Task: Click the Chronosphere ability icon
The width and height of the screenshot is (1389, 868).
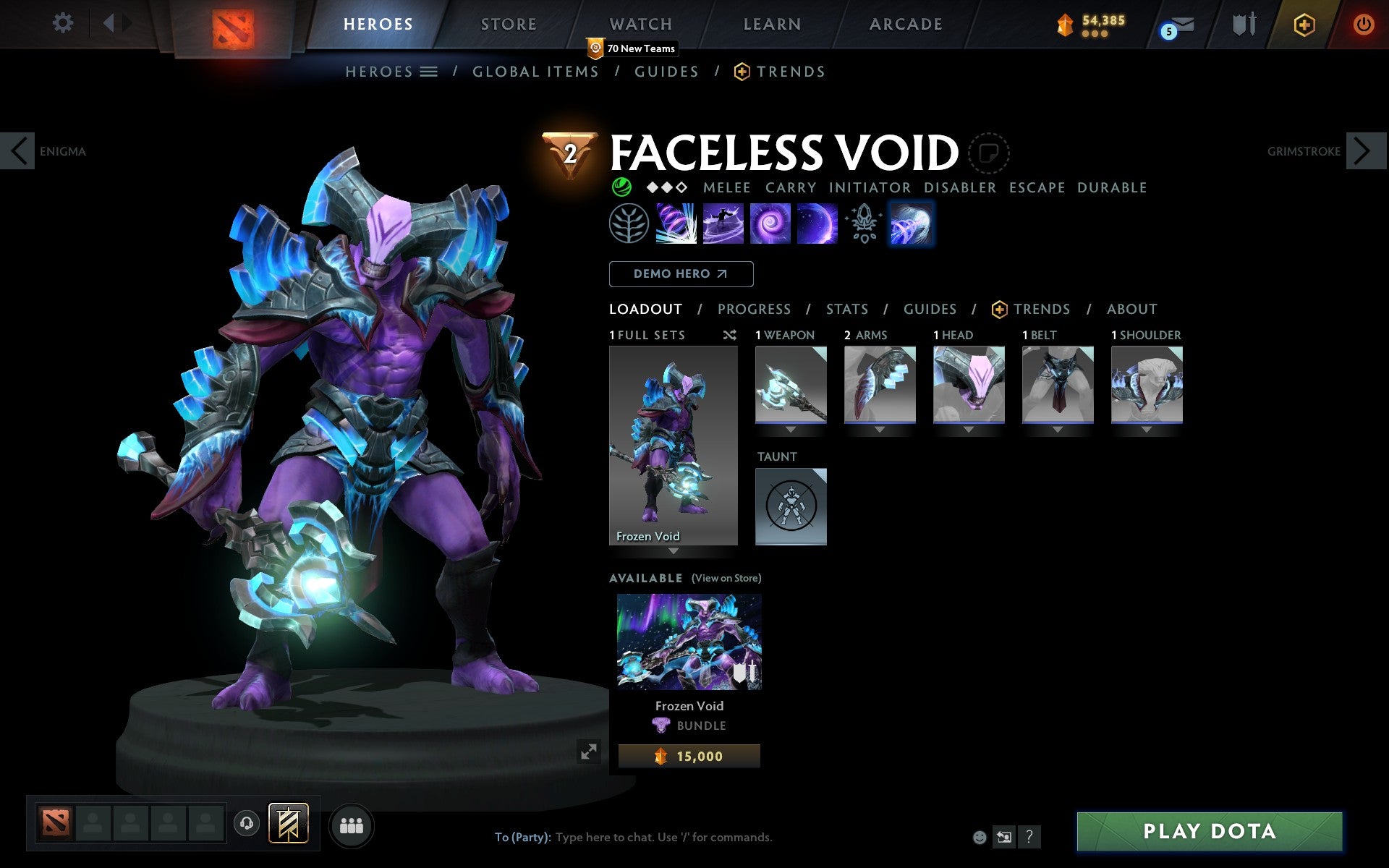Action: pos(817,224)
